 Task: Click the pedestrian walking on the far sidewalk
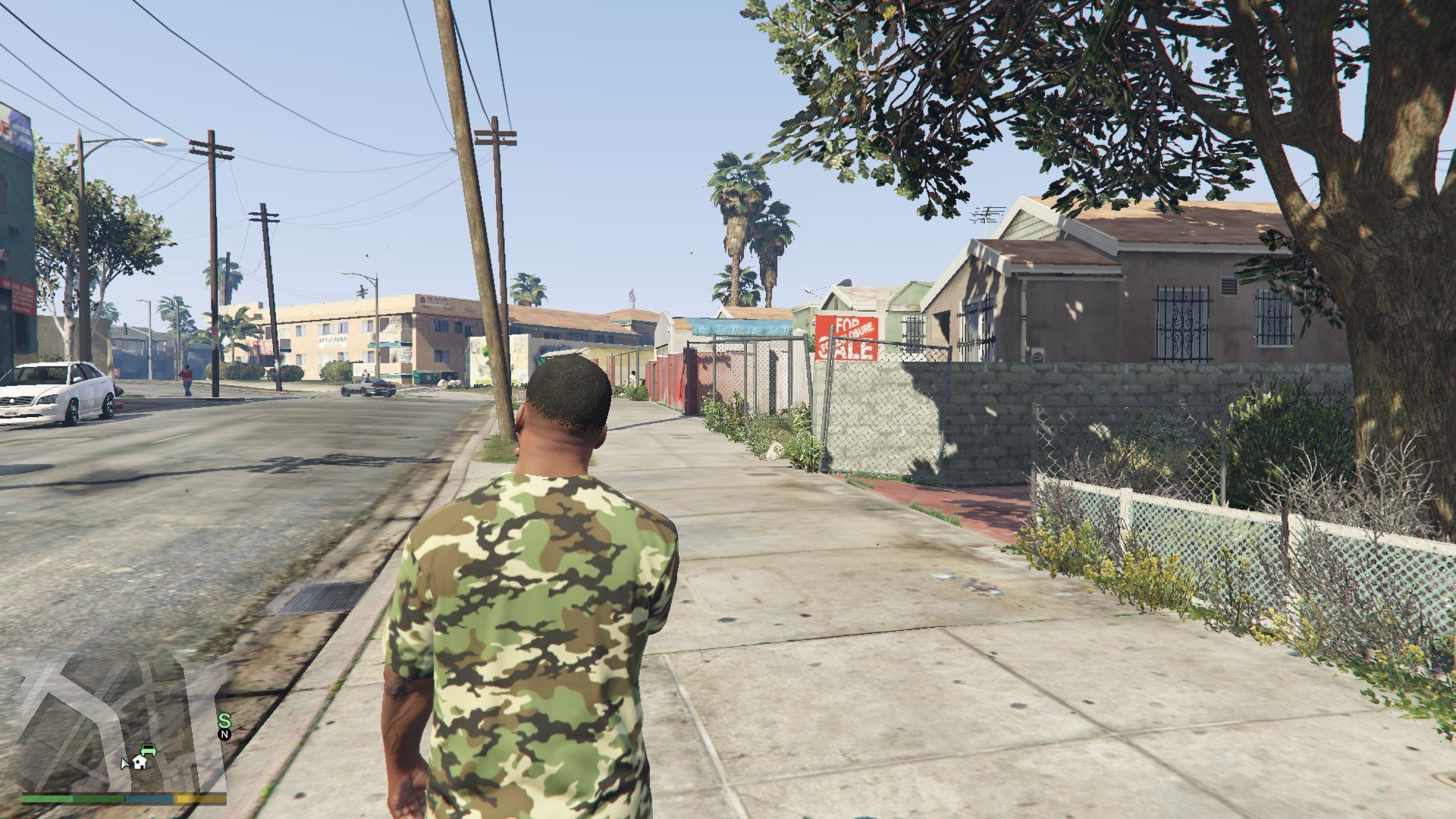point(187,377)
